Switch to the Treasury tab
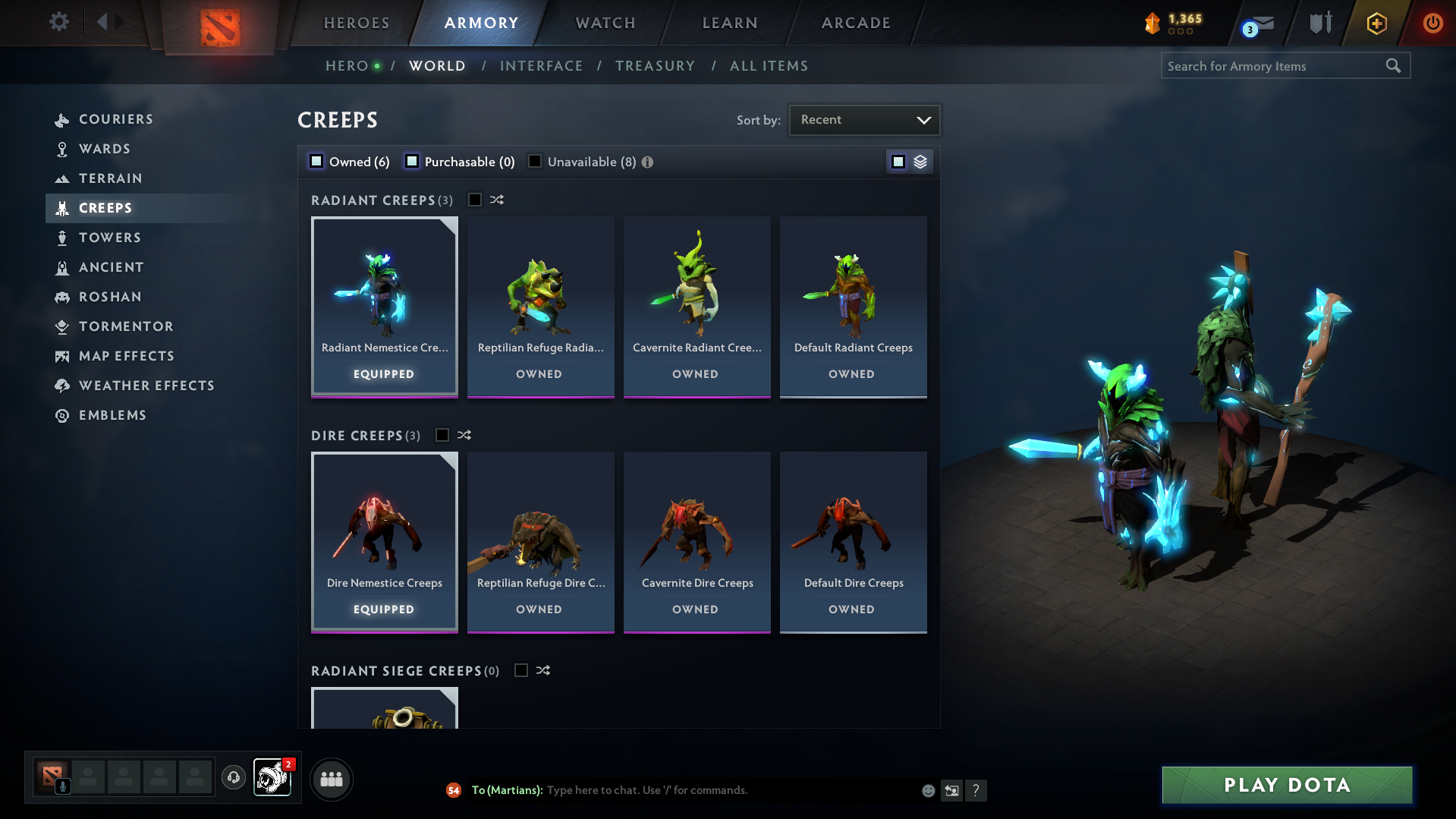1456x819 pixels. pos(655,65)
